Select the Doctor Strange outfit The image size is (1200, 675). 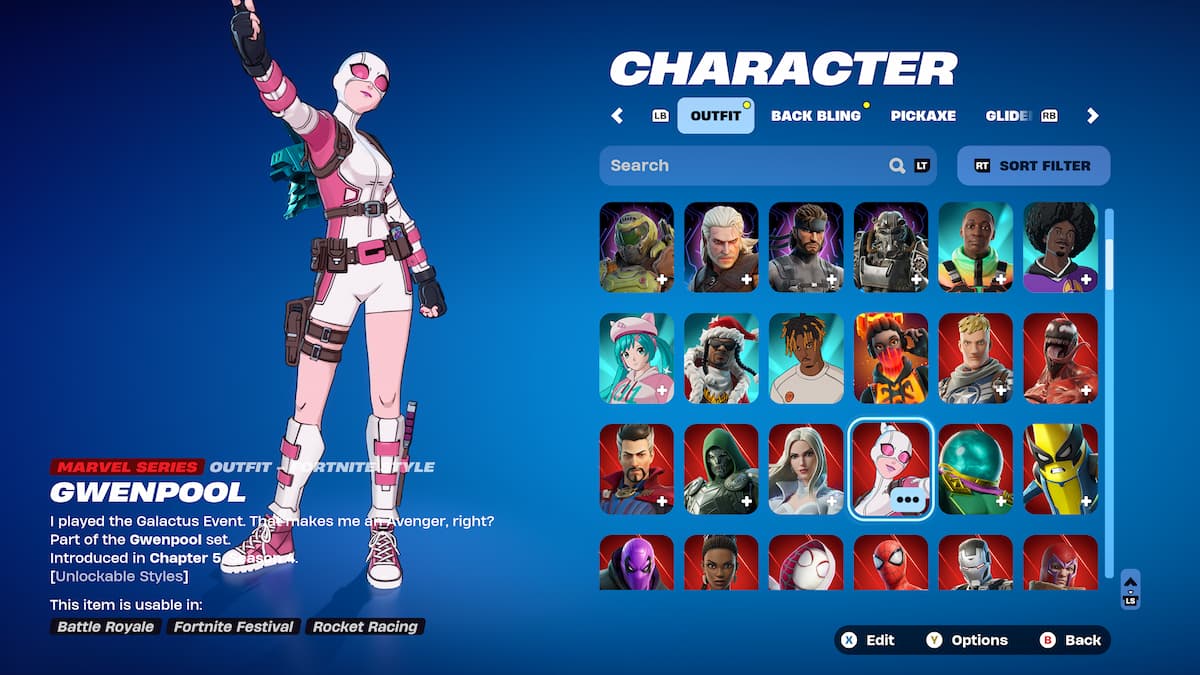(x=636, y=470)
